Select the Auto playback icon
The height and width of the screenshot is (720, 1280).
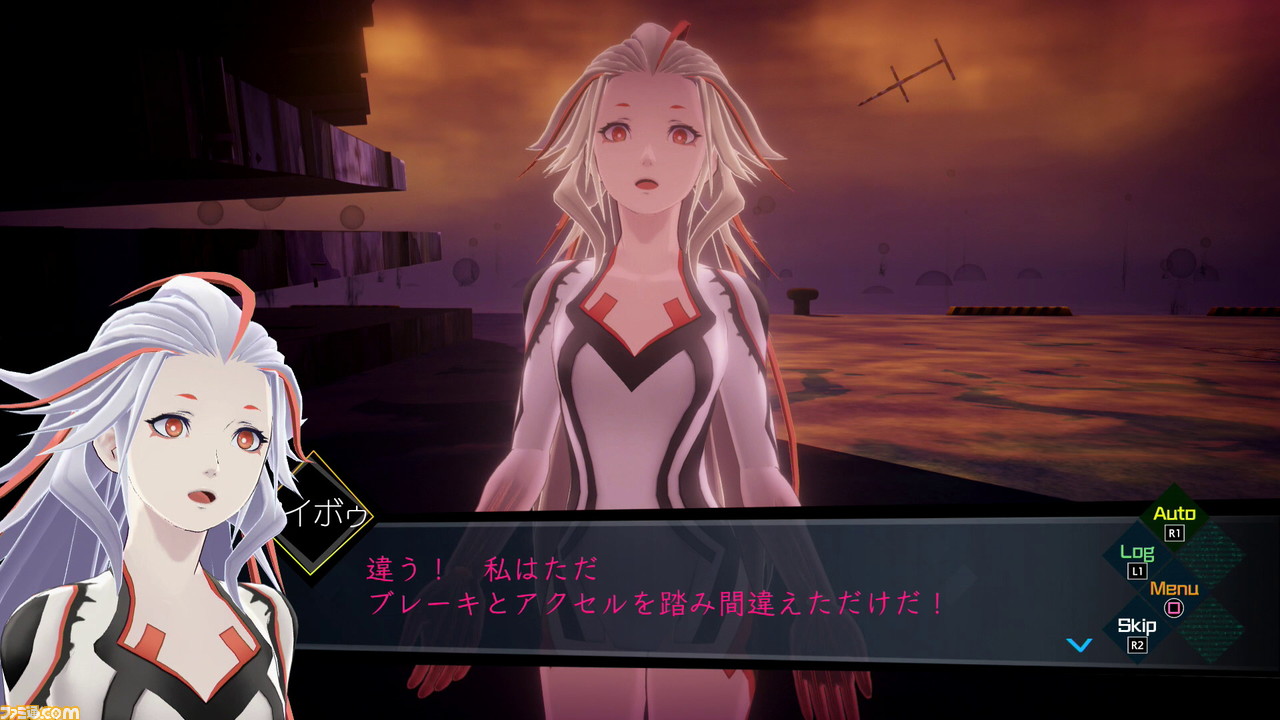(x=1175, y=511)
